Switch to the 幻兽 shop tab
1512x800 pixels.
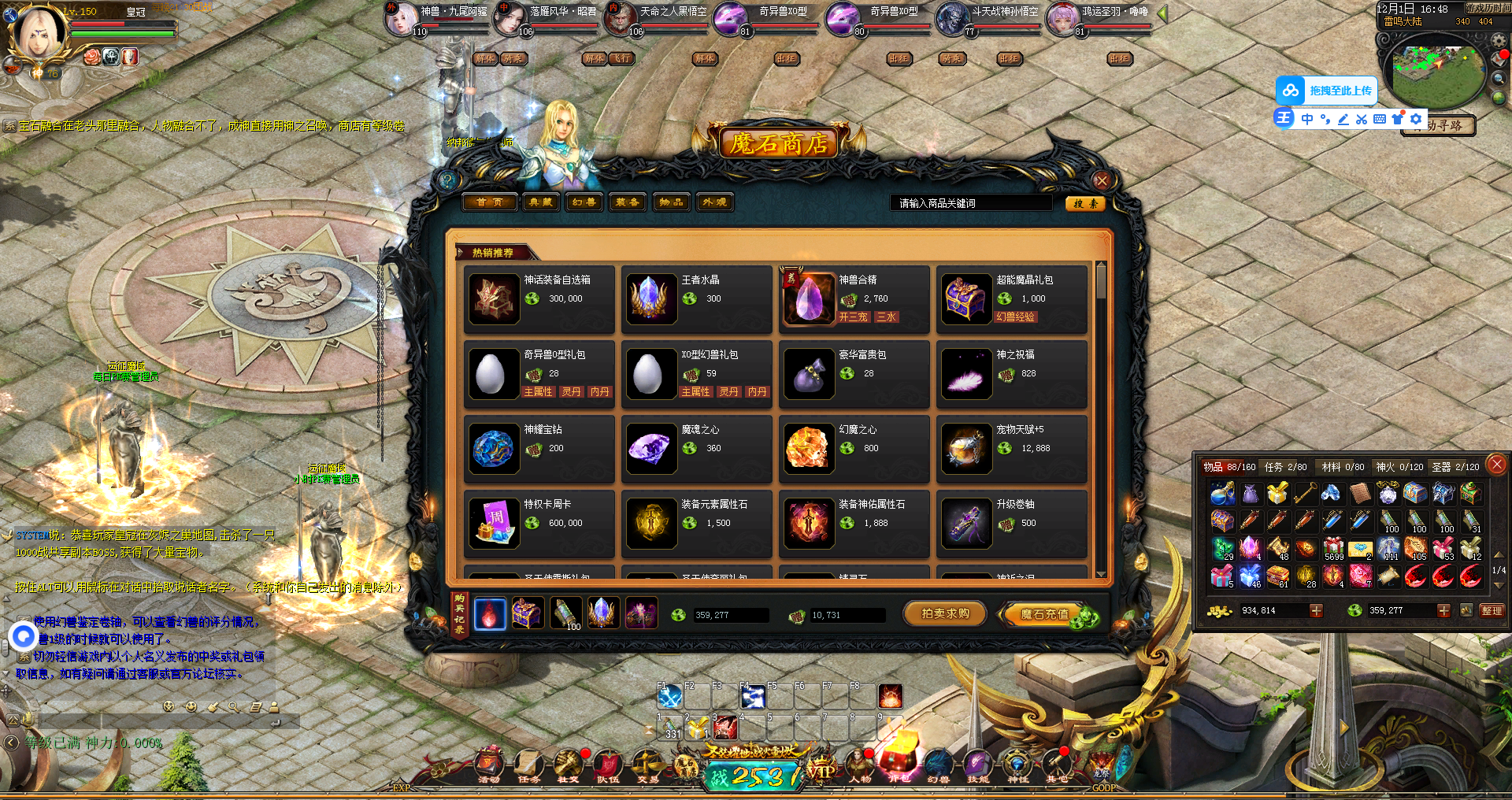tap(584, 202)
